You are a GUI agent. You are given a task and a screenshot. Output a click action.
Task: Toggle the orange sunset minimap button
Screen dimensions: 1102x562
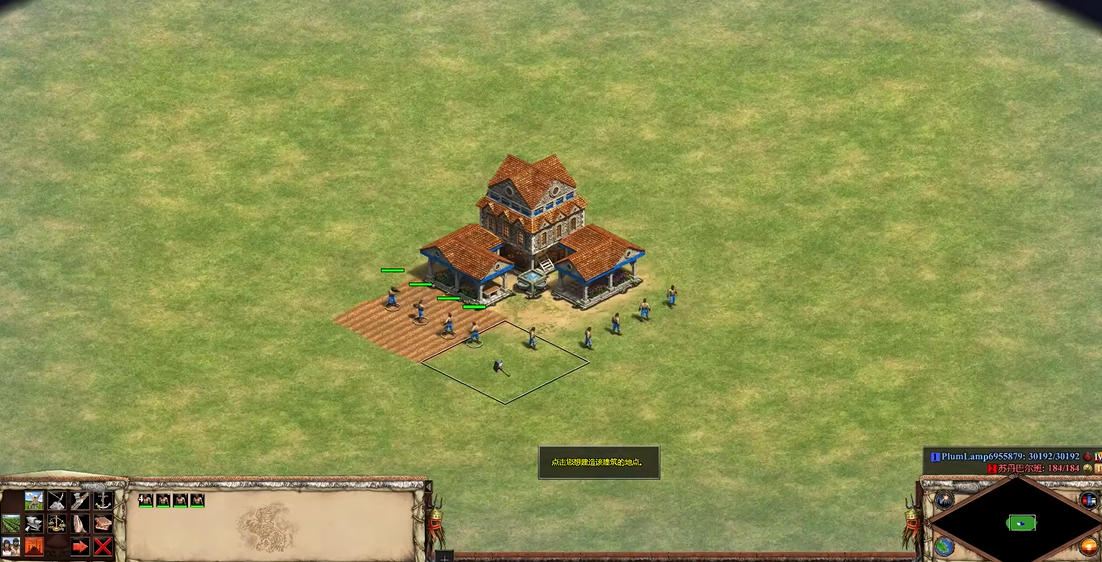[1089, 547]
